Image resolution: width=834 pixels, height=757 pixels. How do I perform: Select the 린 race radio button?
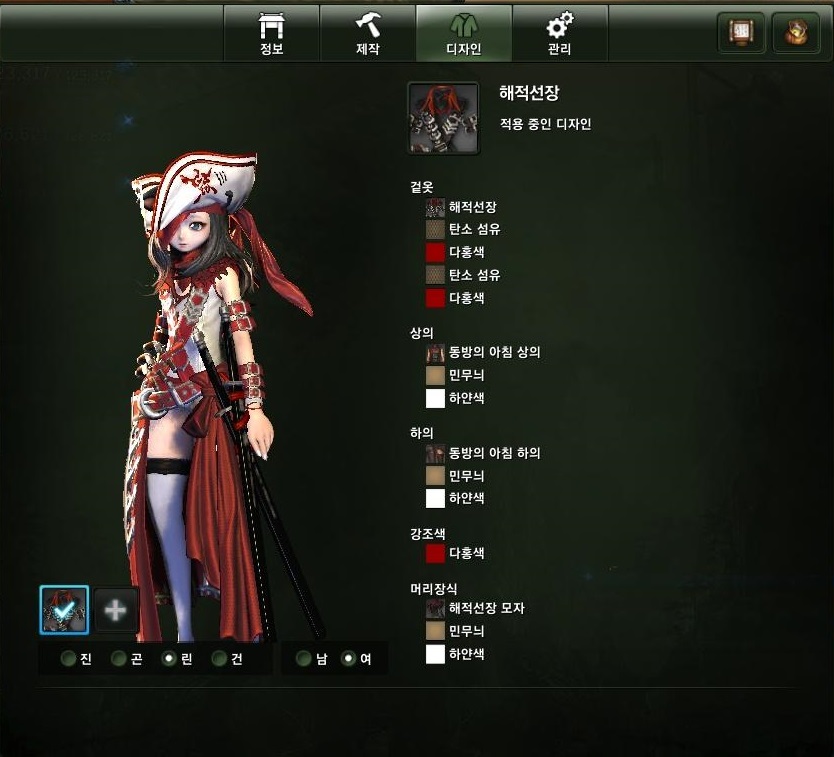click(169, 659)
